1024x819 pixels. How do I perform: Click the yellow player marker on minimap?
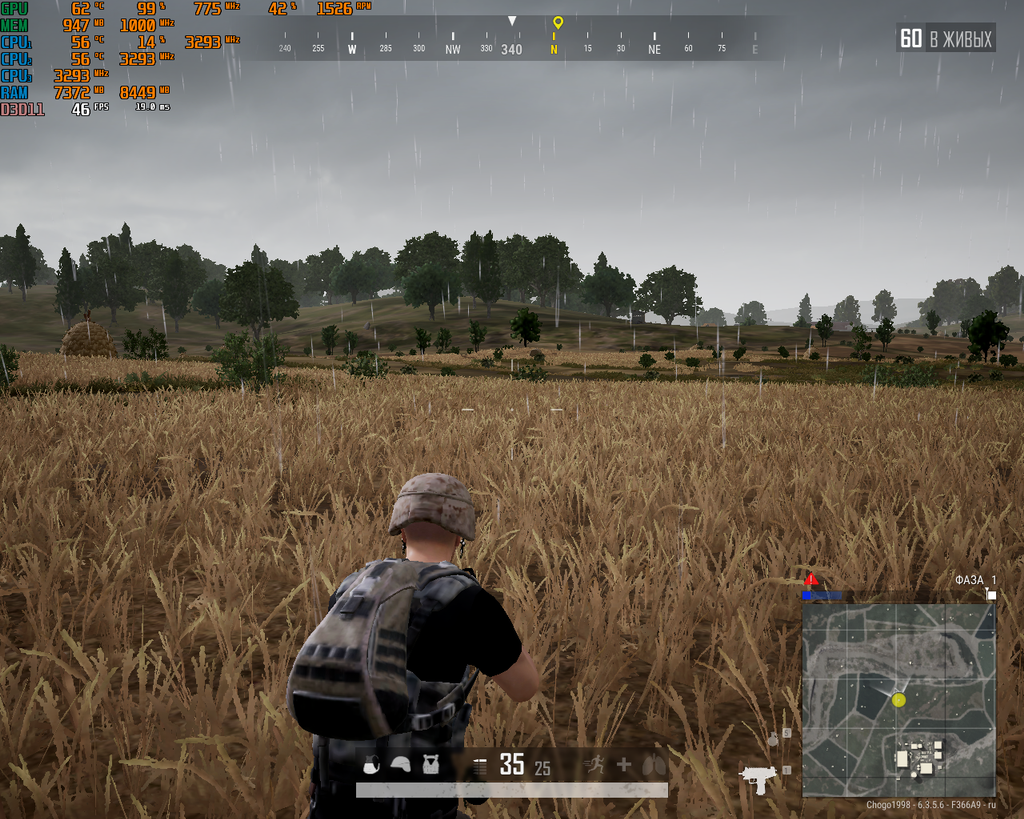(898, 700)
